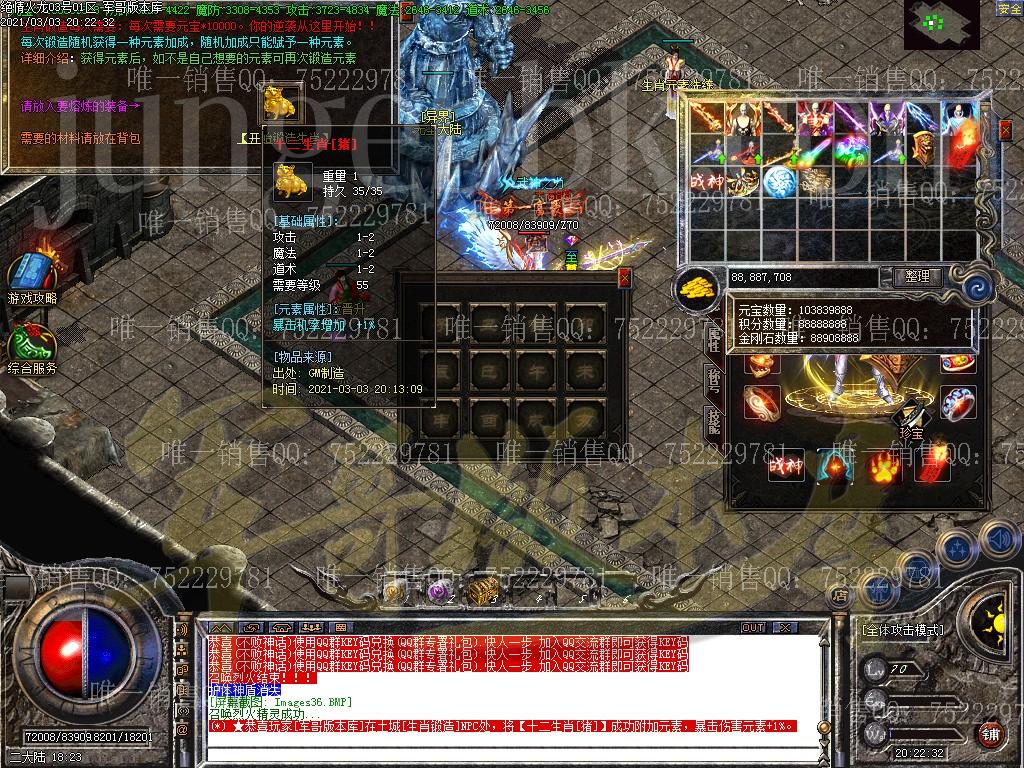Viewport: 1024px width, 768px height.
Task: Click the 安全 safety button
Action: tap(1009, 9)
